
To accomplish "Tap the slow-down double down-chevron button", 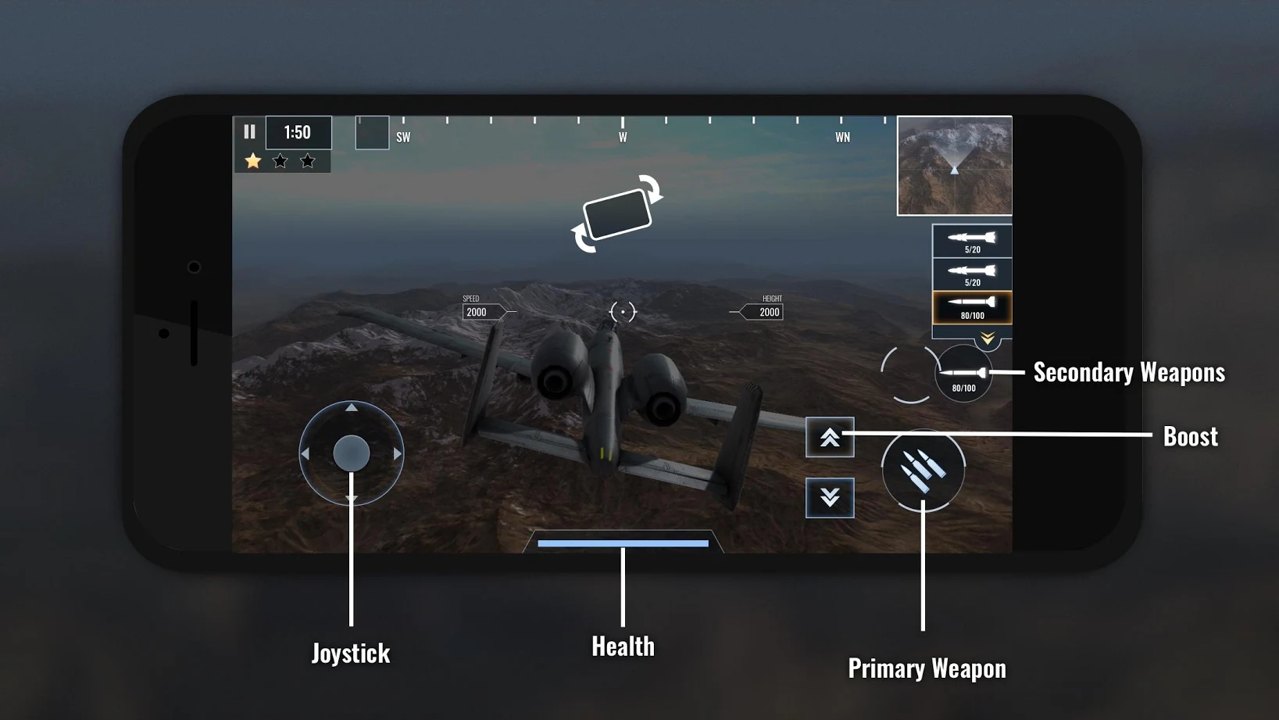I will [830, 497].
